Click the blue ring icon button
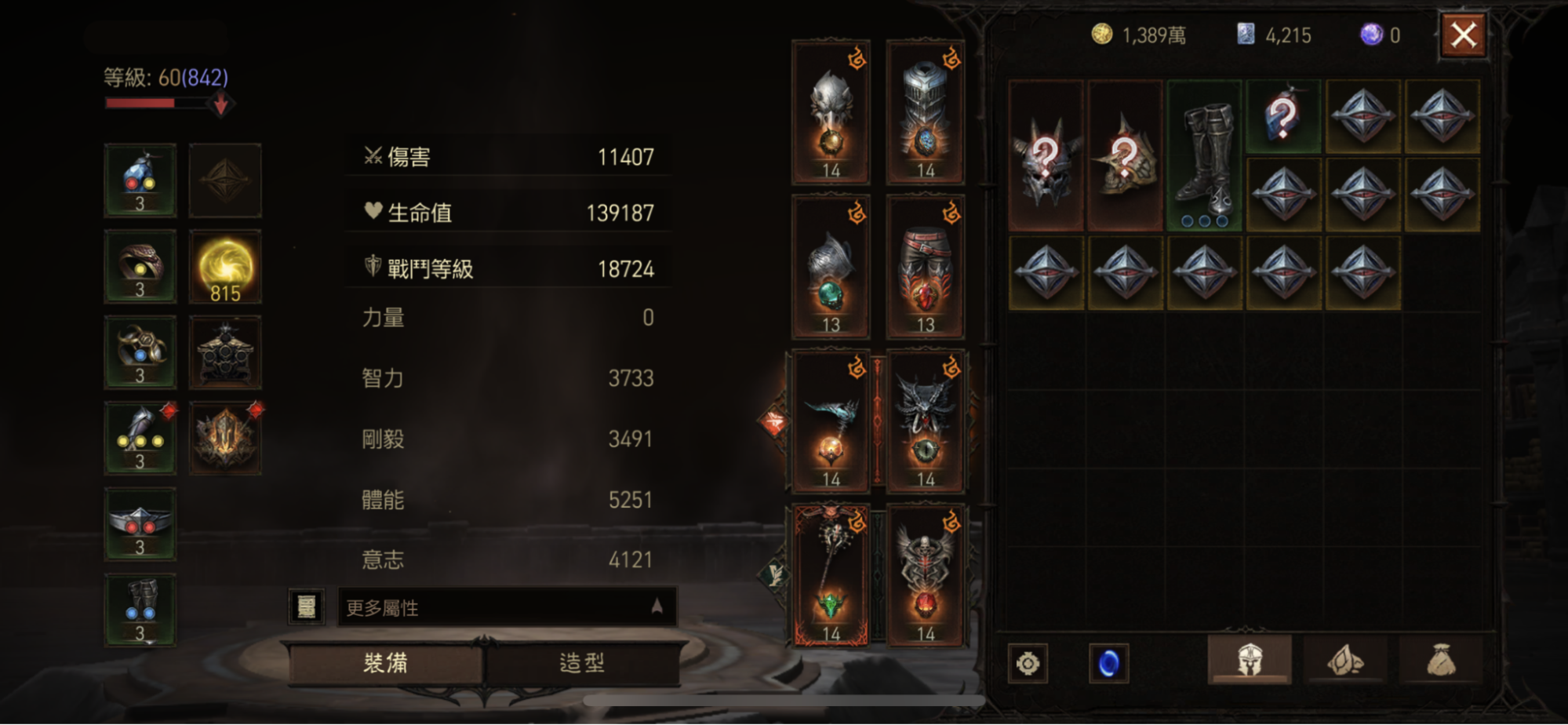The image size is (1568, 725). 1108,664
